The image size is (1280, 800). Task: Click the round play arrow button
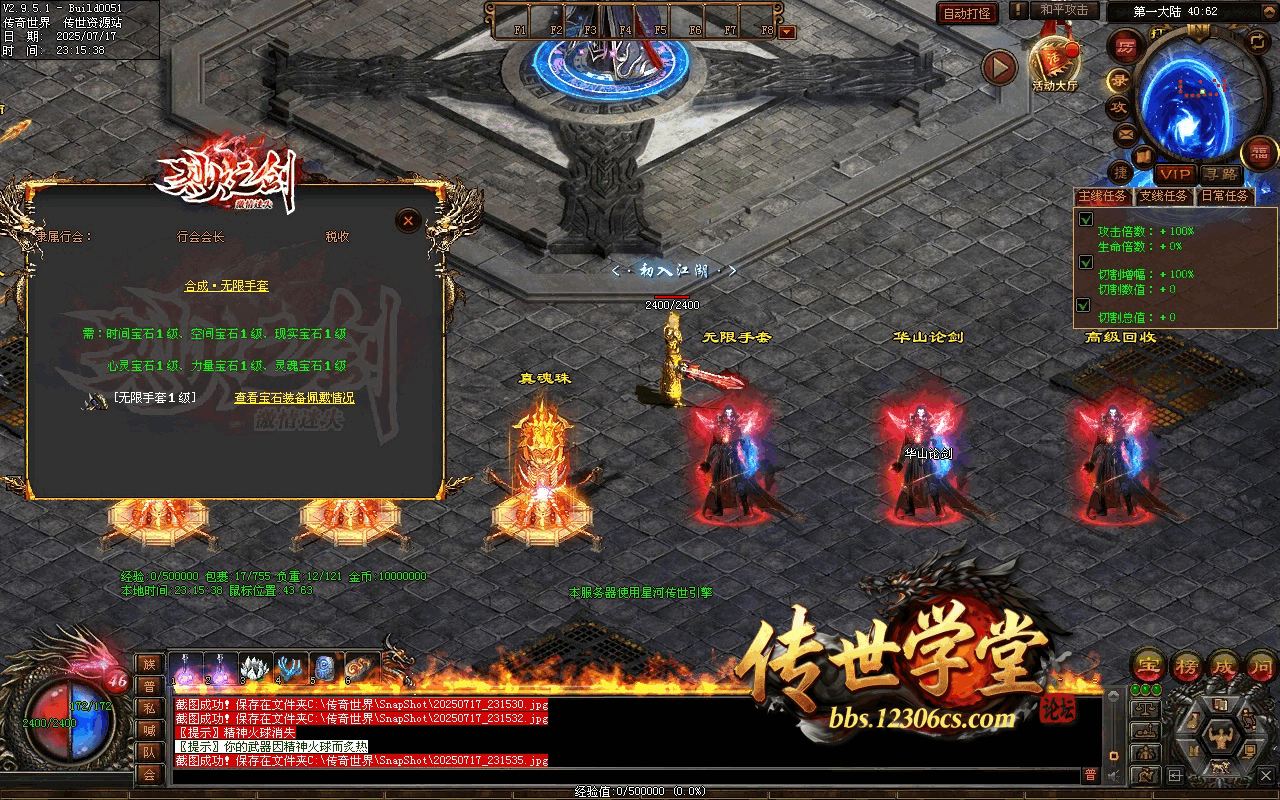pos(998,68)
